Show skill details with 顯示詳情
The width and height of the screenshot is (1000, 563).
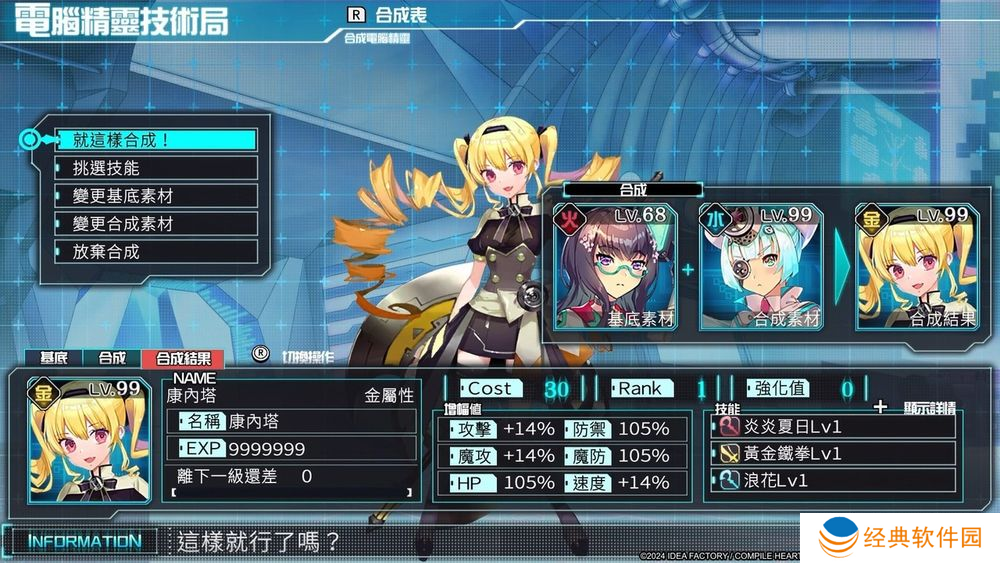(914, 407)
